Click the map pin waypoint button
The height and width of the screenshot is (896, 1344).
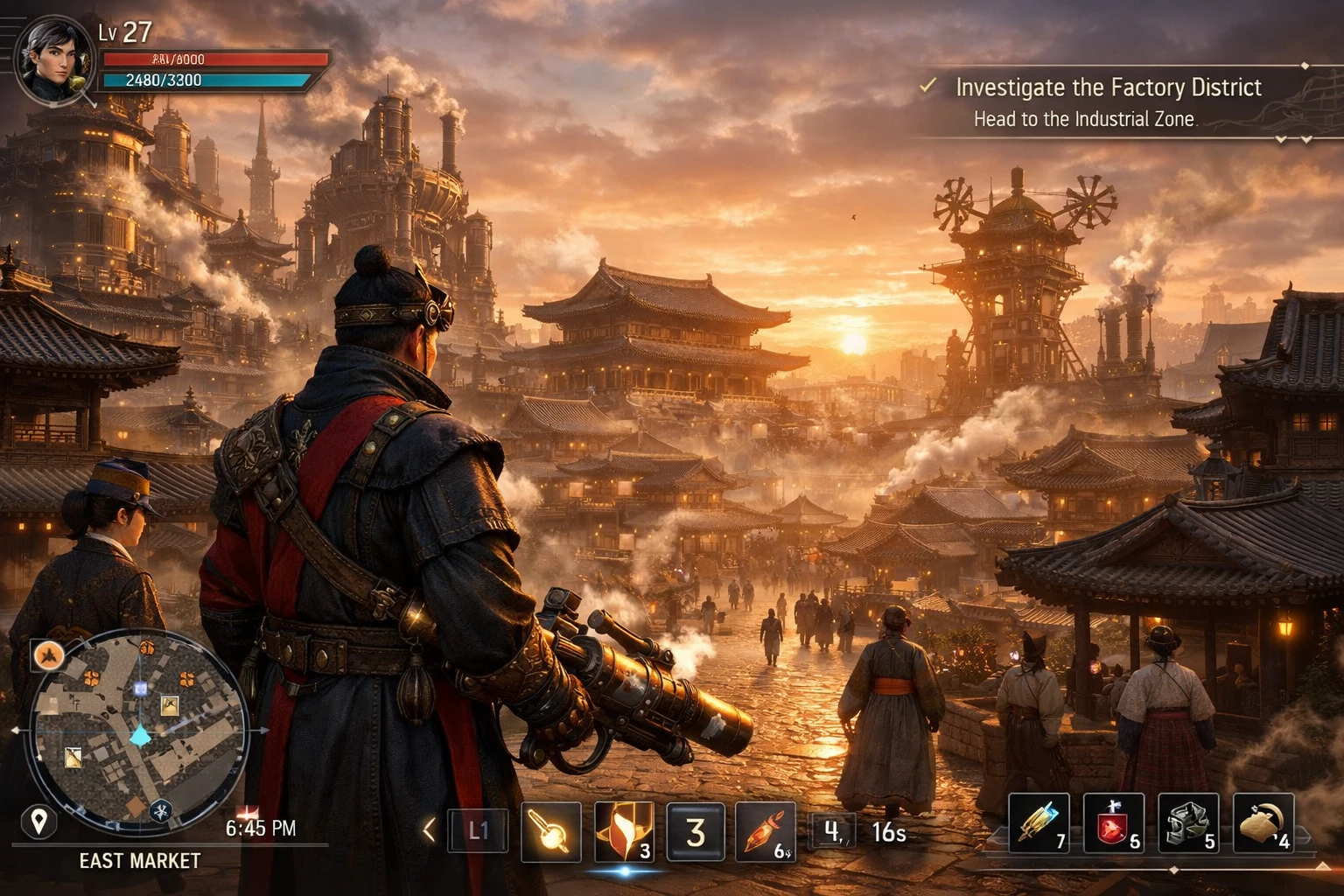pos(38,822)
